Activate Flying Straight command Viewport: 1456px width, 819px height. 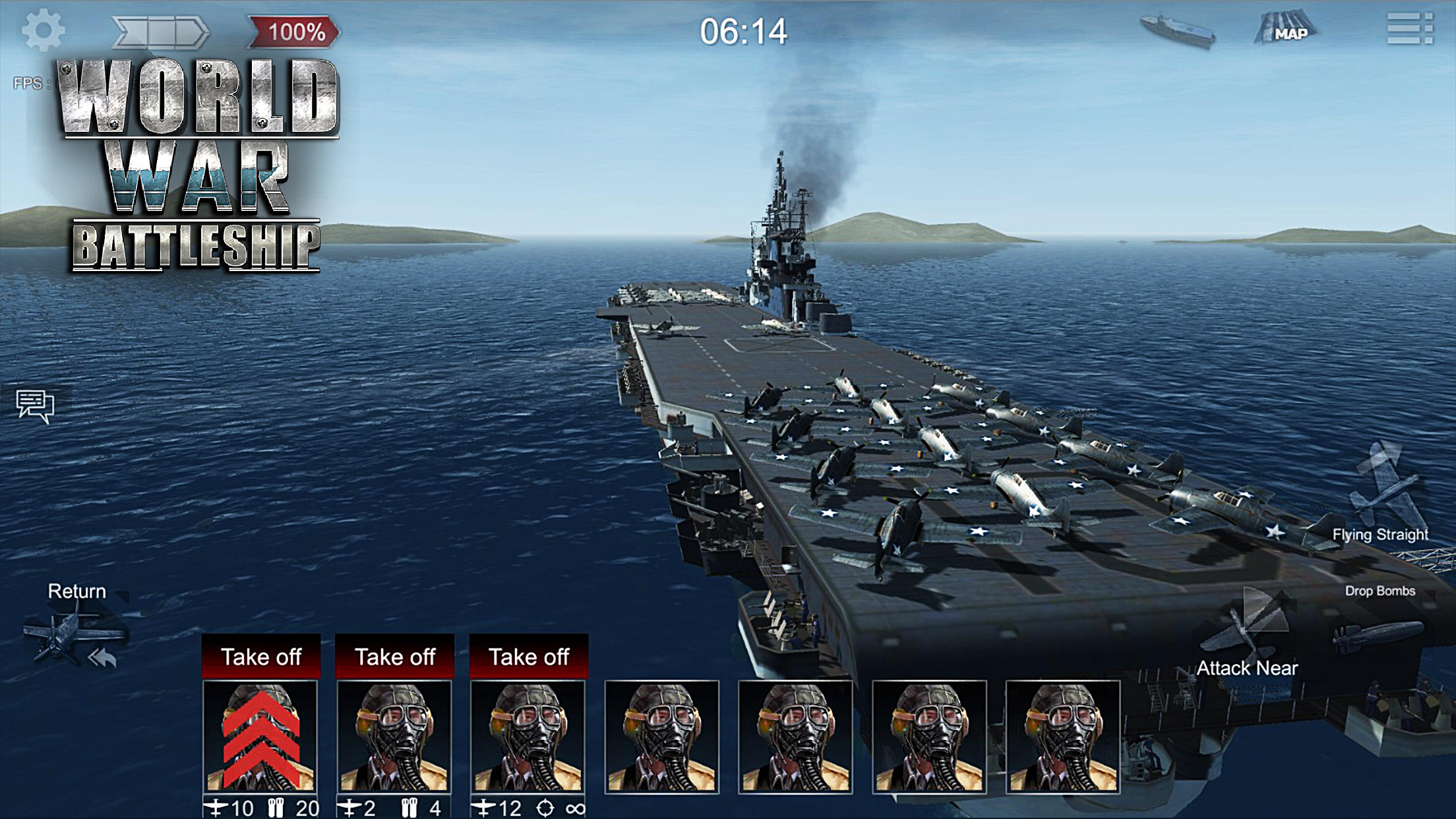pos(1383,495)
